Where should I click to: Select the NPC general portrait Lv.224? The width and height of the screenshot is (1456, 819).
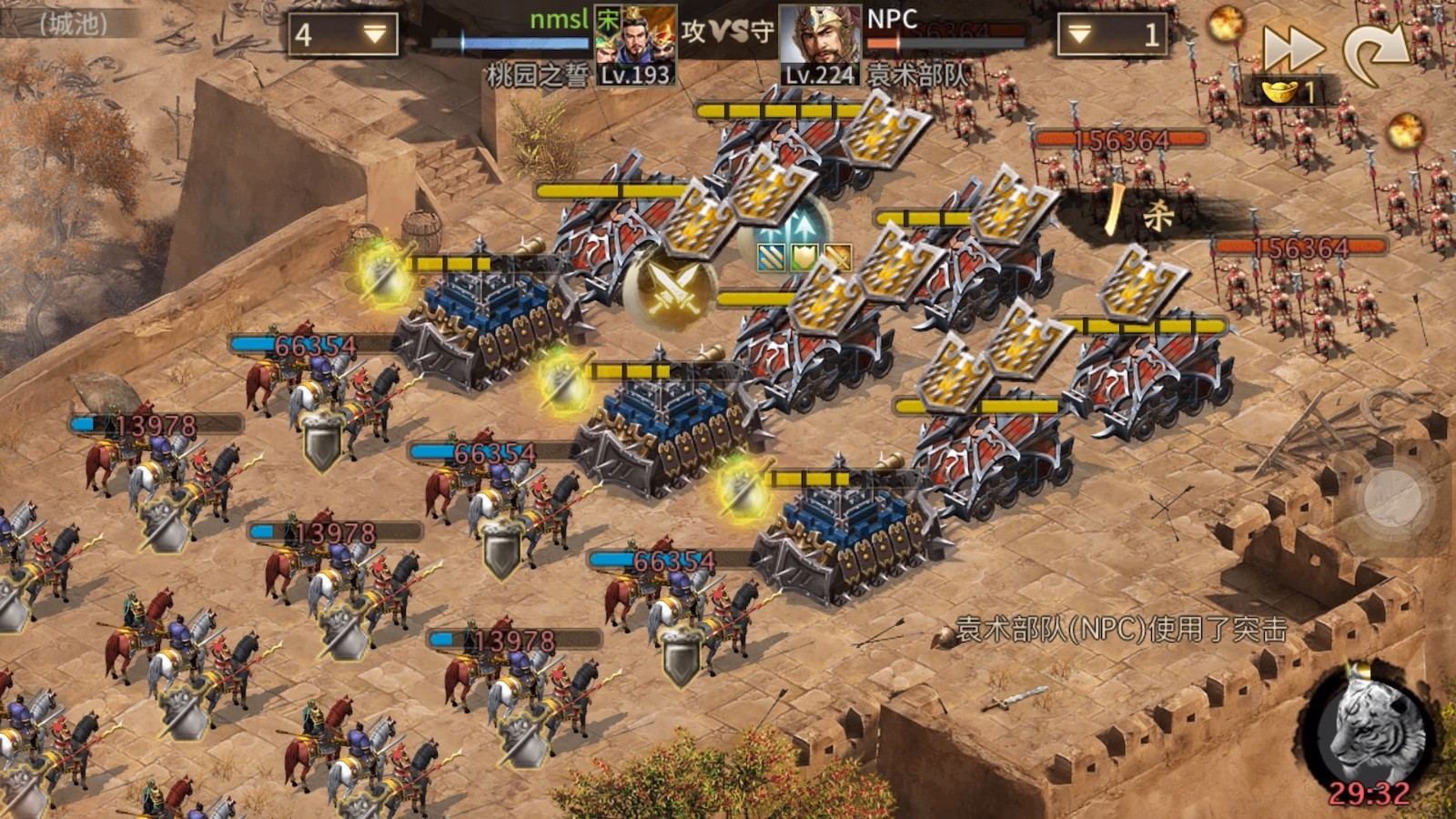819,45
